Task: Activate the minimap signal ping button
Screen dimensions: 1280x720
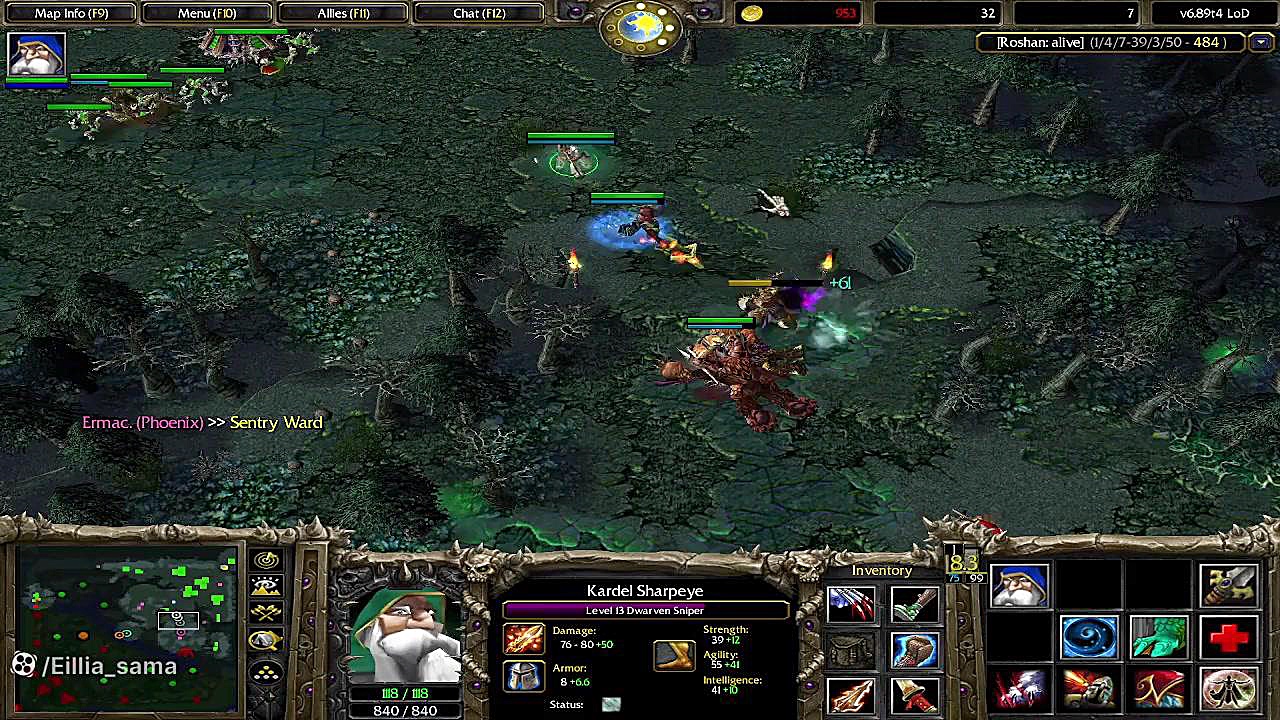Action: (266, 561)
